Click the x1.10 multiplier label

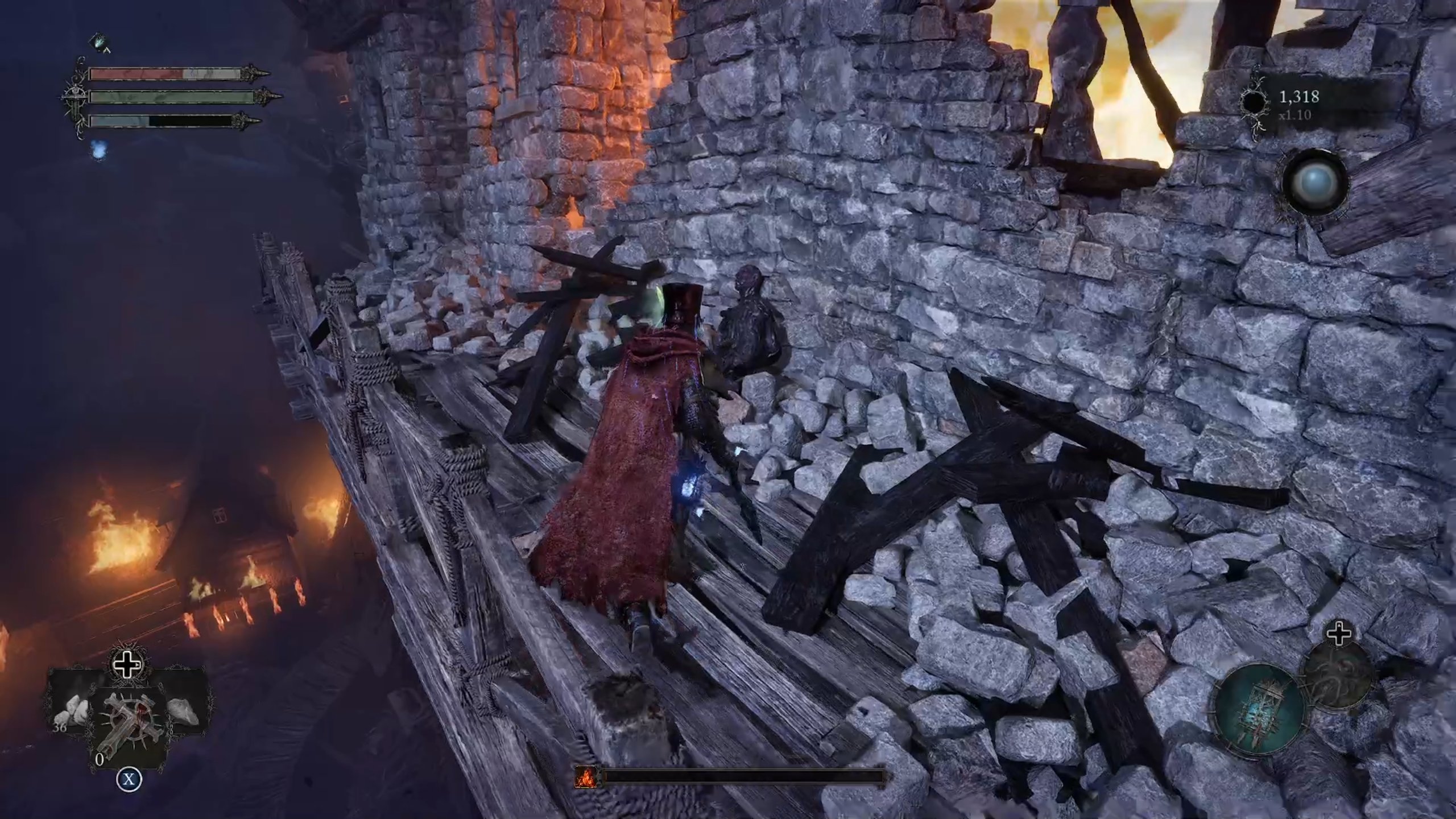1295,116
